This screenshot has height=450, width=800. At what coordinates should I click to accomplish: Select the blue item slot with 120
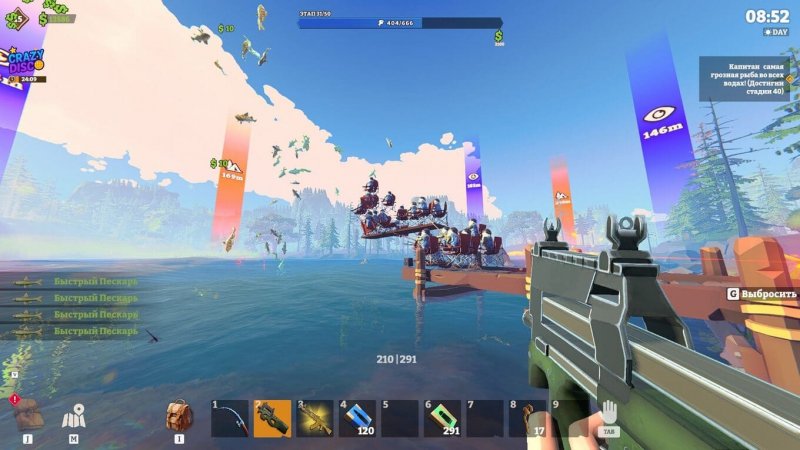pyautogui.click(x=357, y=419)
